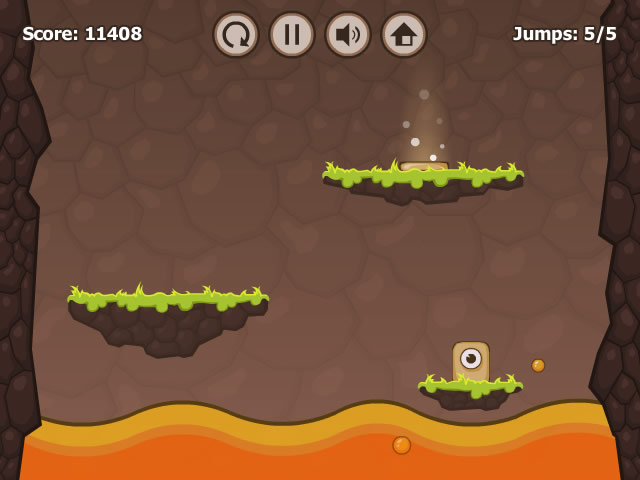Image resolution: width=640 pixels, height=480 pixels.
Task: Return to the home menu
Action: (404, 35)
